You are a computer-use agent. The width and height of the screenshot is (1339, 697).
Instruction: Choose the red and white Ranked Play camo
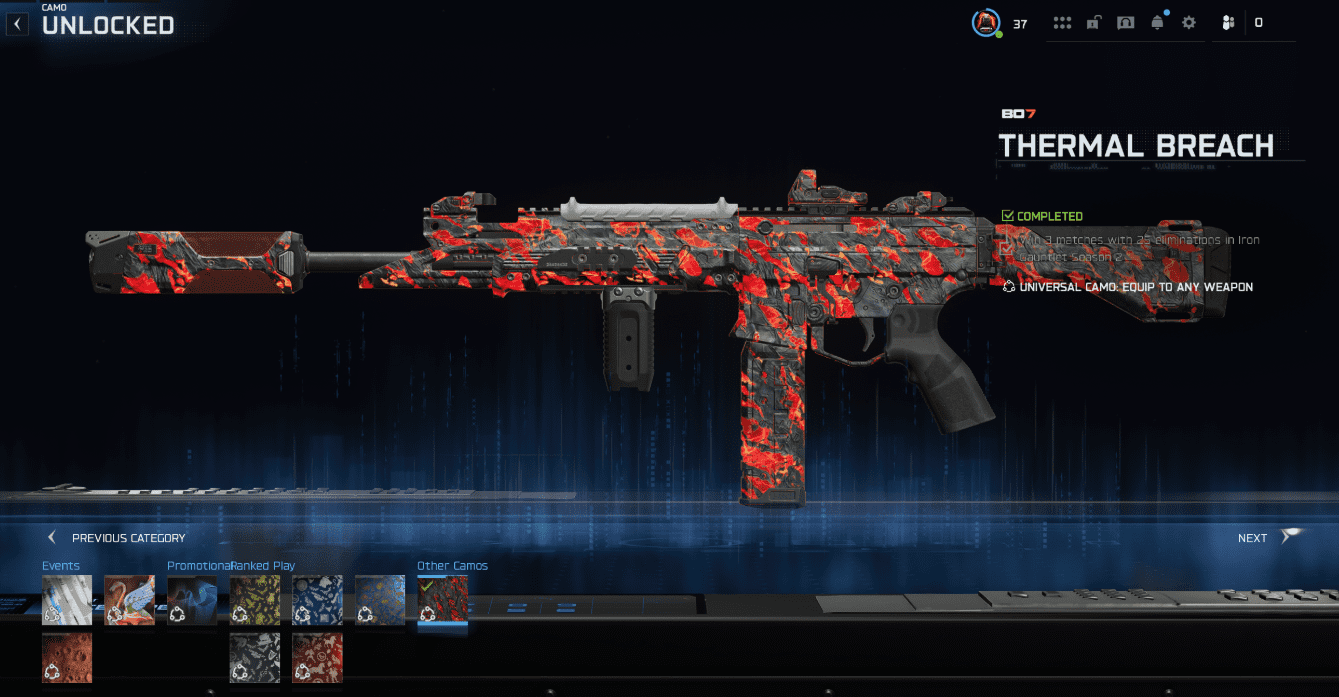click(x=317, y=657)
